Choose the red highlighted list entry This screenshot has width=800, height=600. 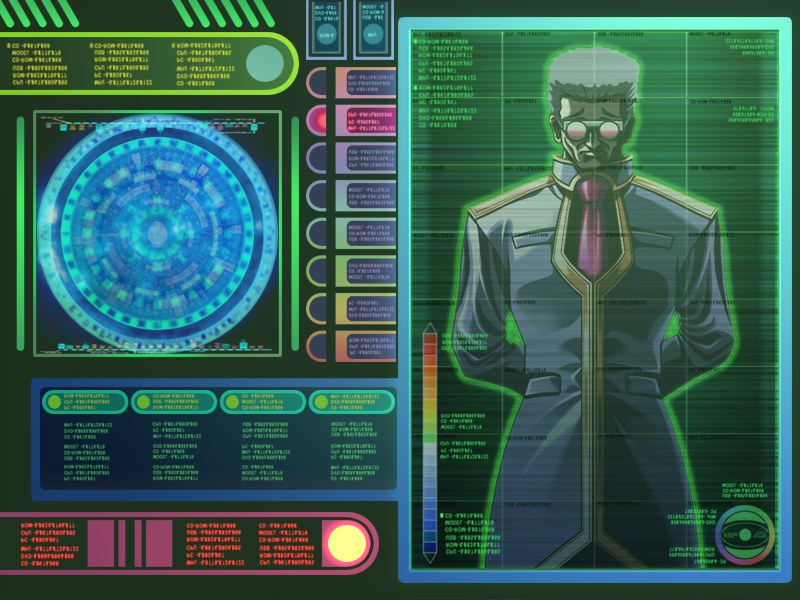(354, 121)
